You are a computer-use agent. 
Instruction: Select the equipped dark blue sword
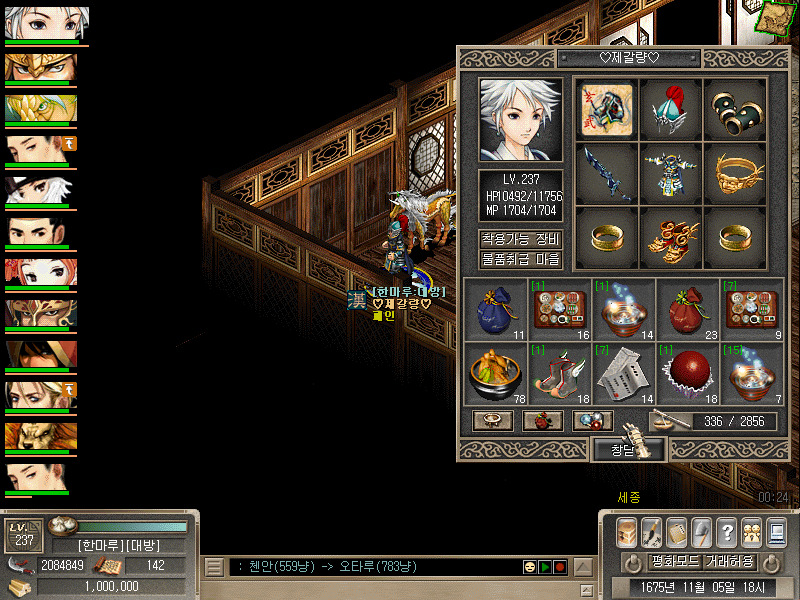(607, 173)
